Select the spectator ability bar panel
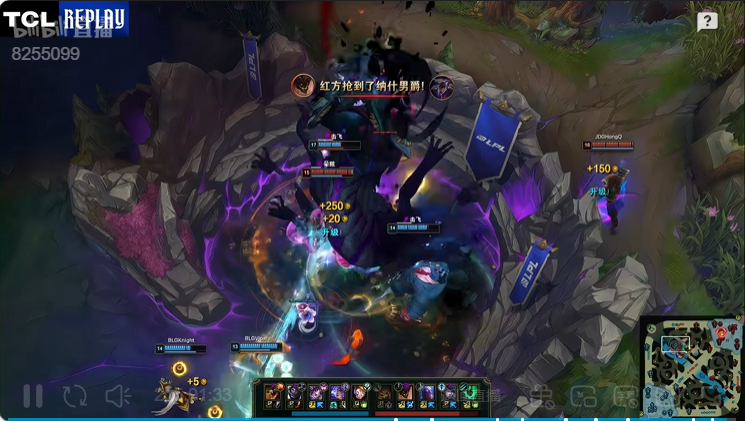 [372, 396]
